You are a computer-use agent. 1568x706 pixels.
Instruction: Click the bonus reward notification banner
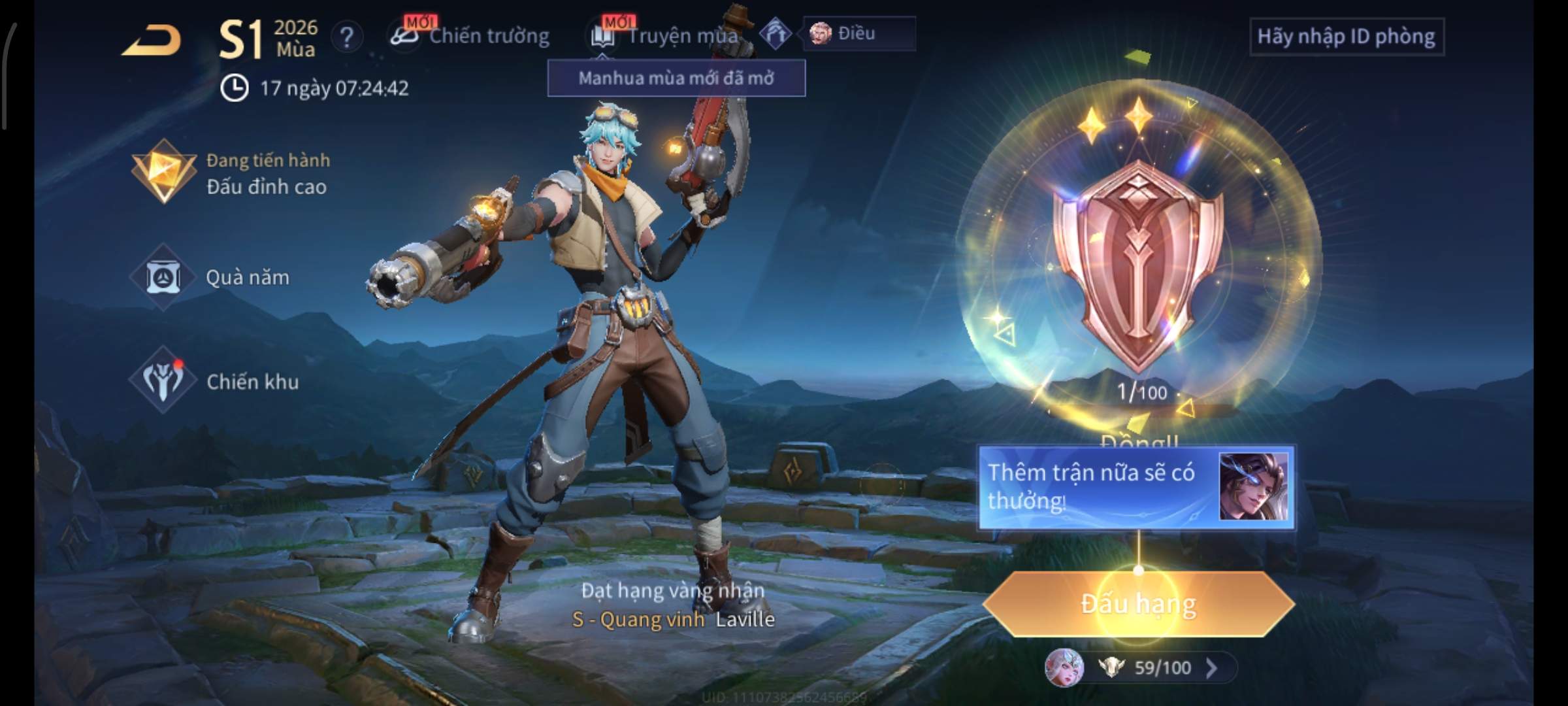point(1135,487)
